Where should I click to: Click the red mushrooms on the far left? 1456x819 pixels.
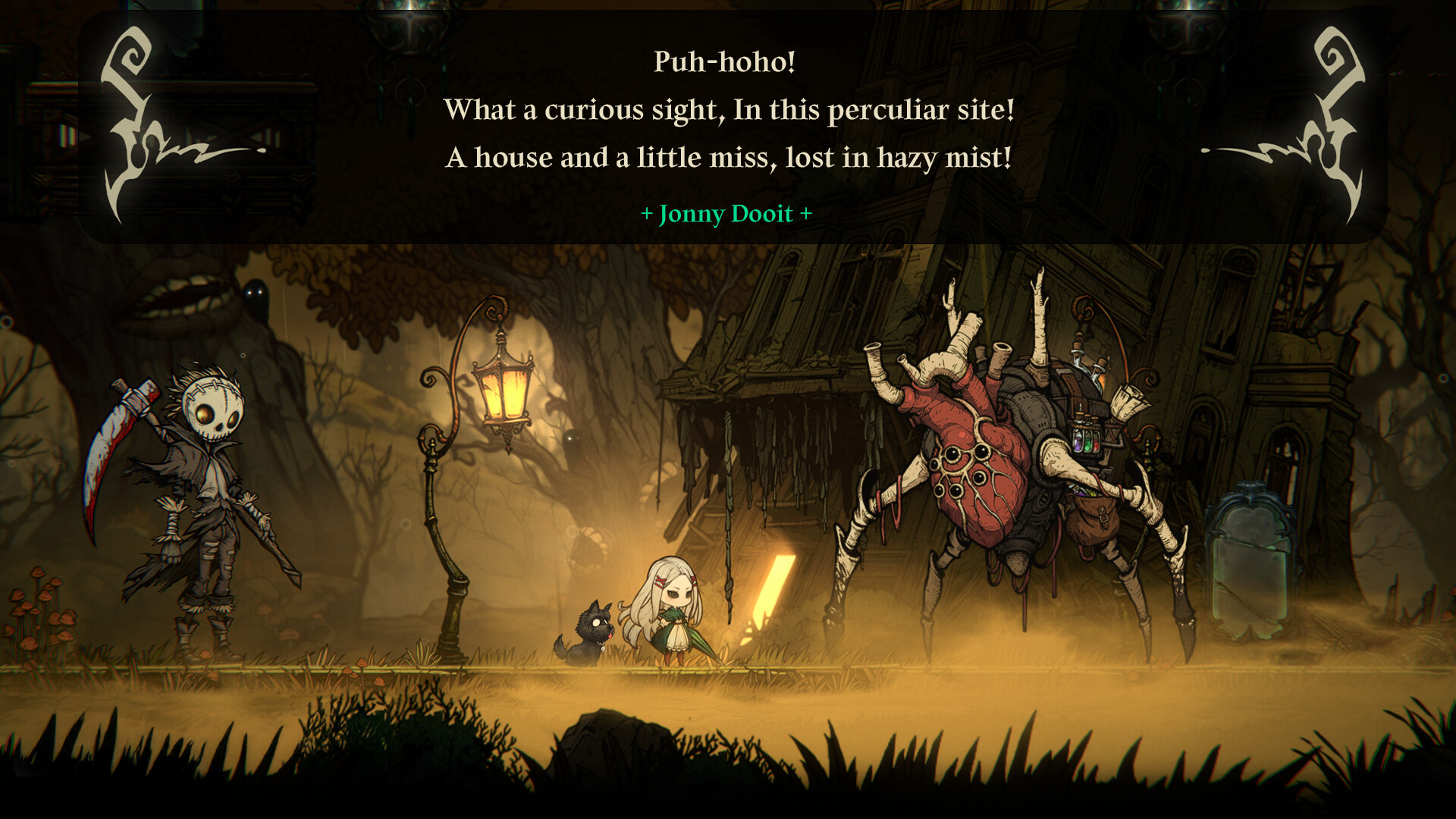(x=38, y=607)
